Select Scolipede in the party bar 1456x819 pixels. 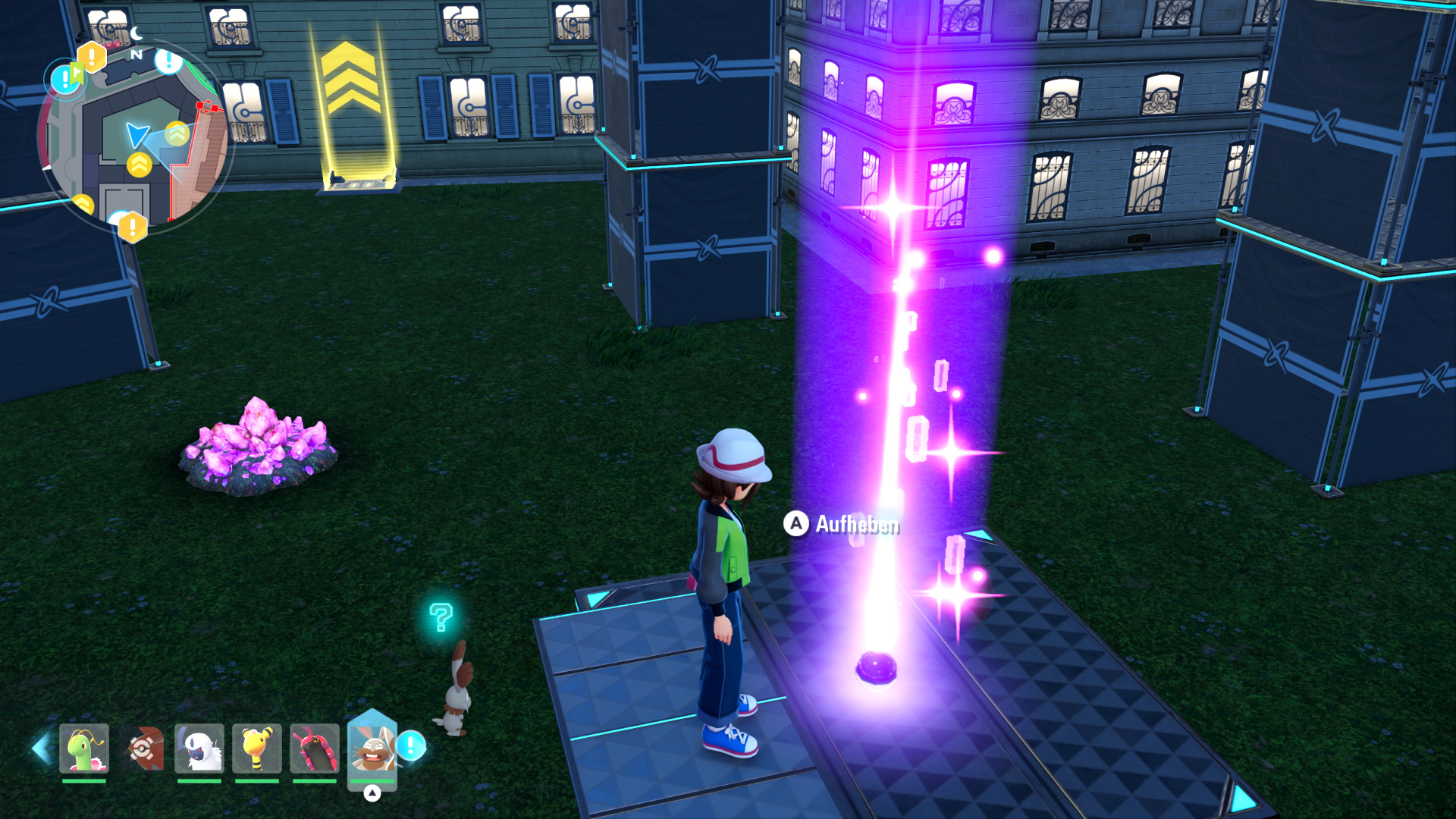coord(315,748)
